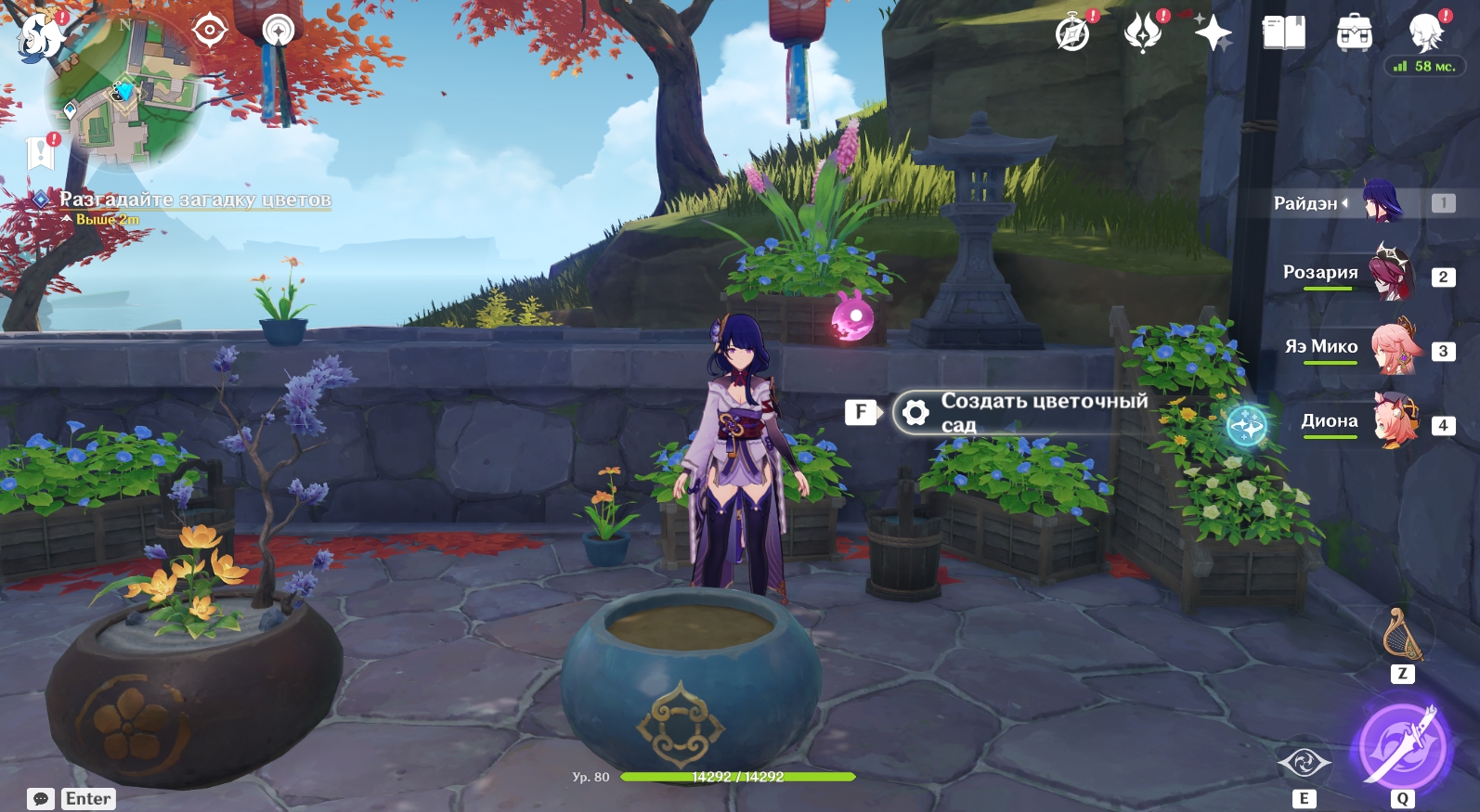The height and width of the screenshot is (812, 1480).
Task: Select the tracked quest 'Разгадайте загадку цветов'
Action: [195, 200]
